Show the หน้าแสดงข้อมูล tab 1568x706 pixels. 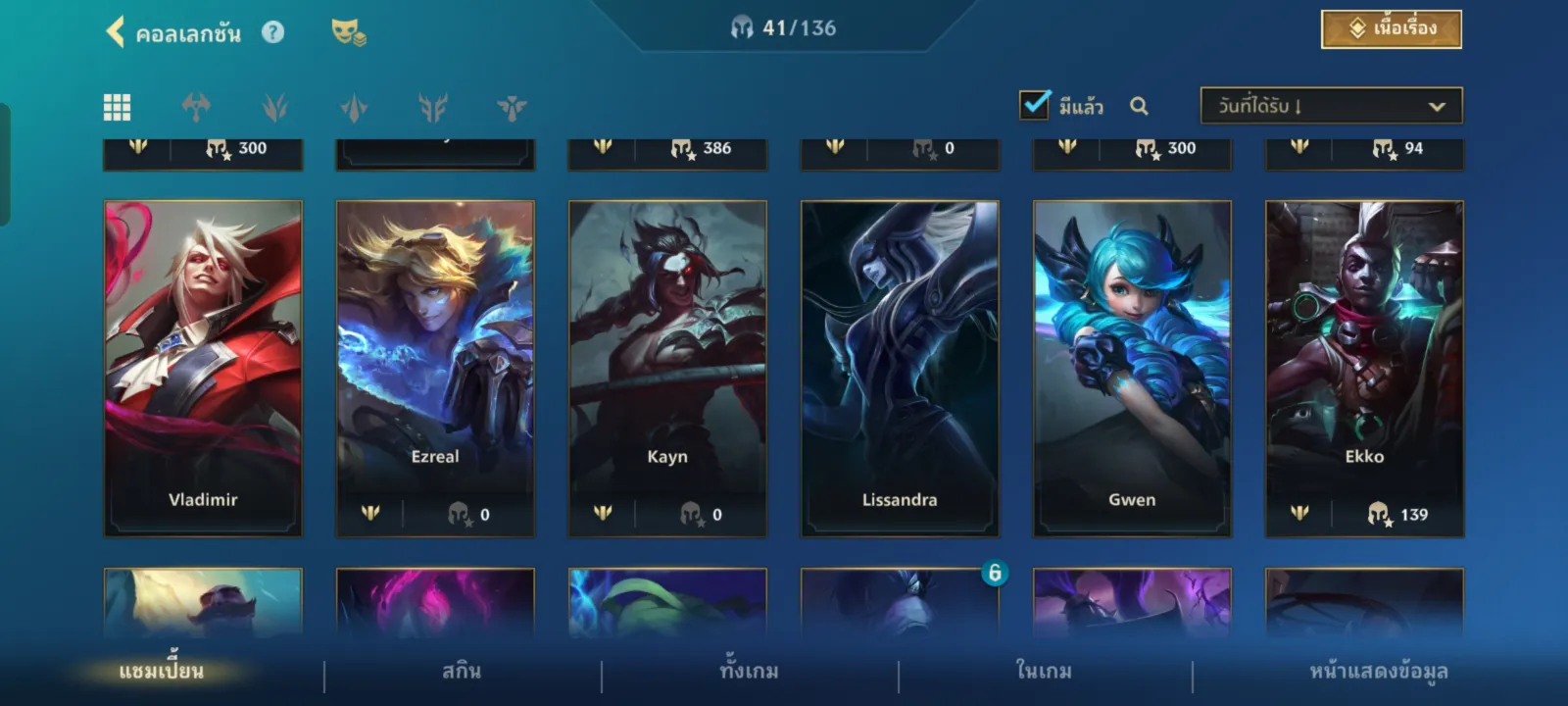tap(1379, 672)
